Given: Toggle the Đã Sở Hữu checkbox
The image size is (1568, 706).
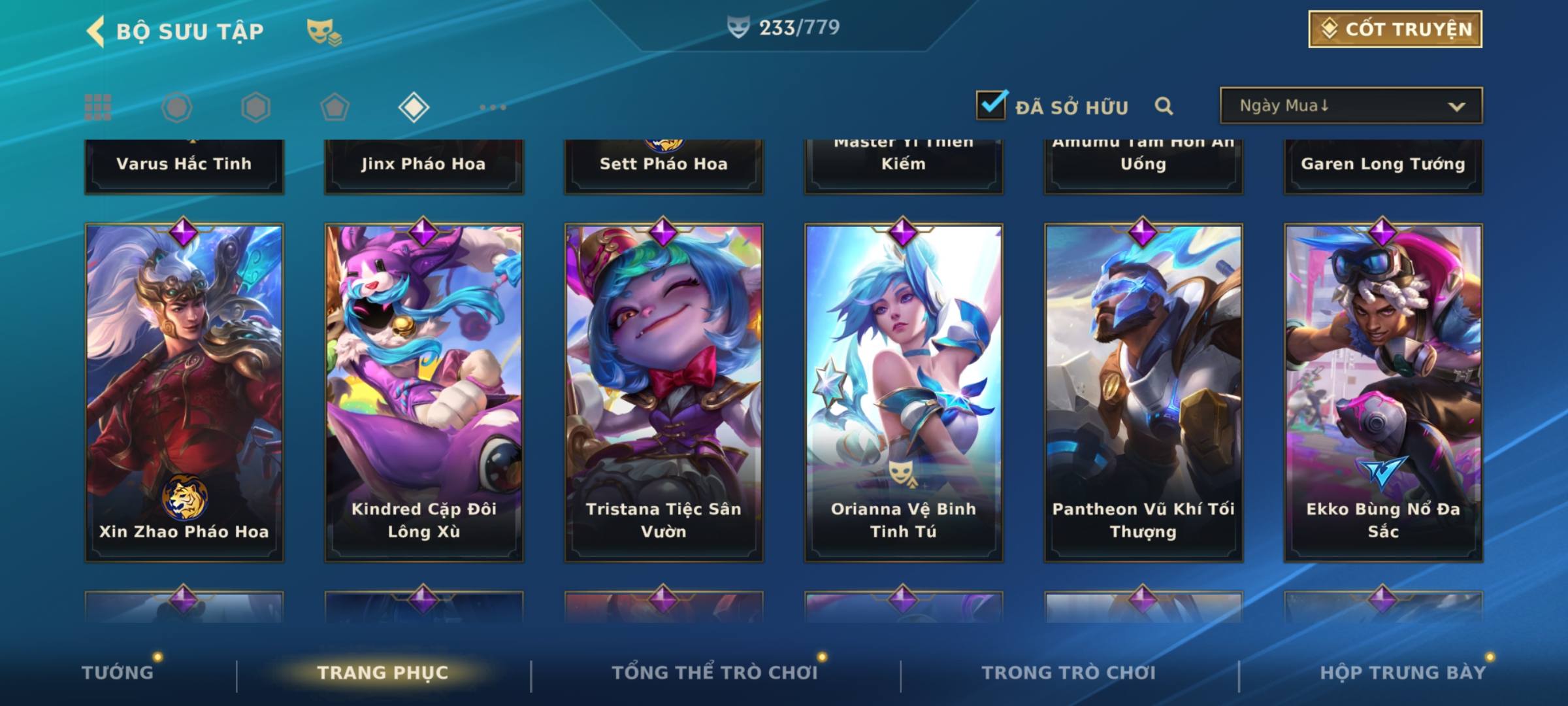Looking at the screenshot, I should 991,105.
